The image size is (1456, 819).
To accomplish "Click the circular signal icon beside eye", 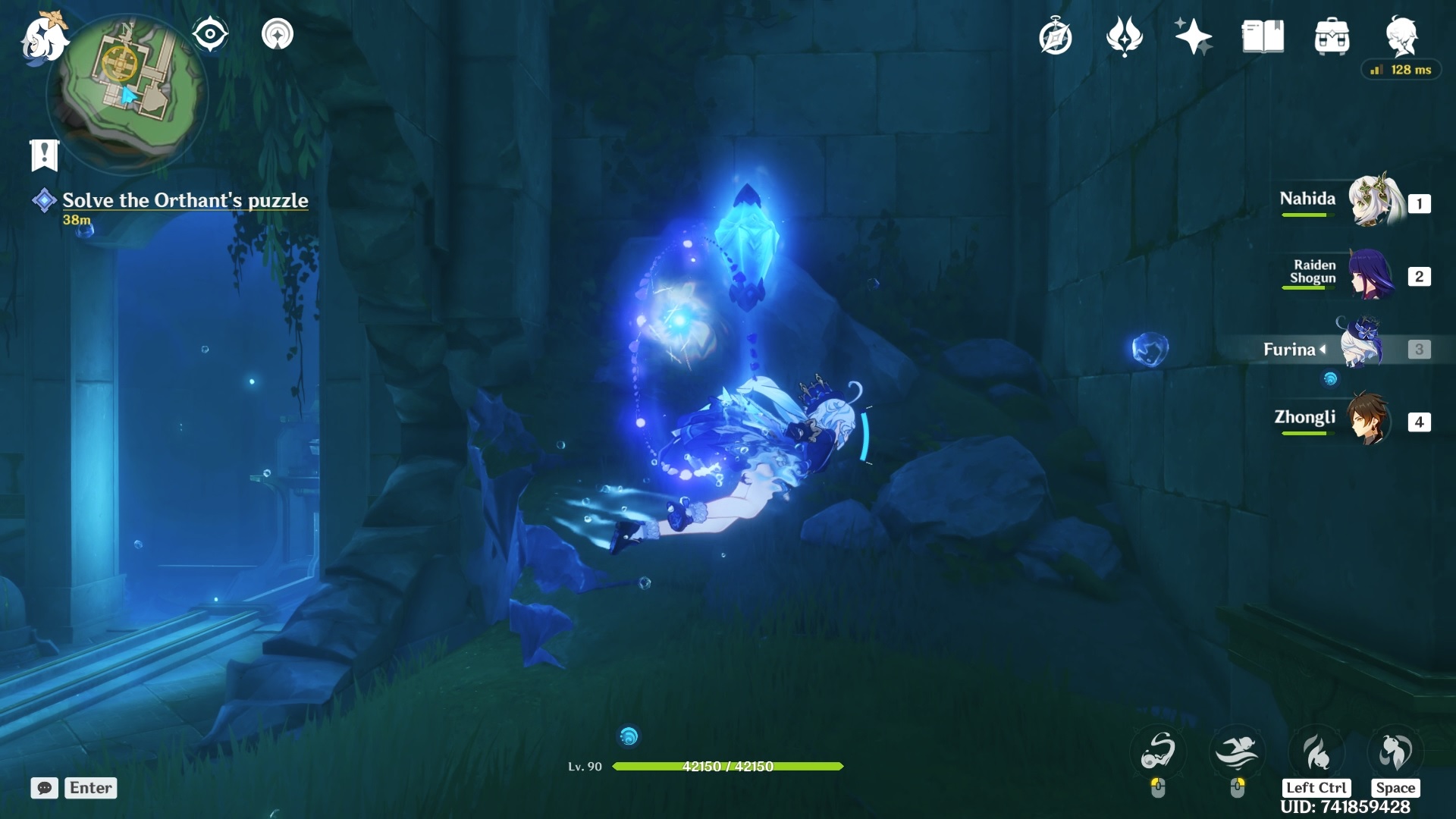I will point(278,34).
